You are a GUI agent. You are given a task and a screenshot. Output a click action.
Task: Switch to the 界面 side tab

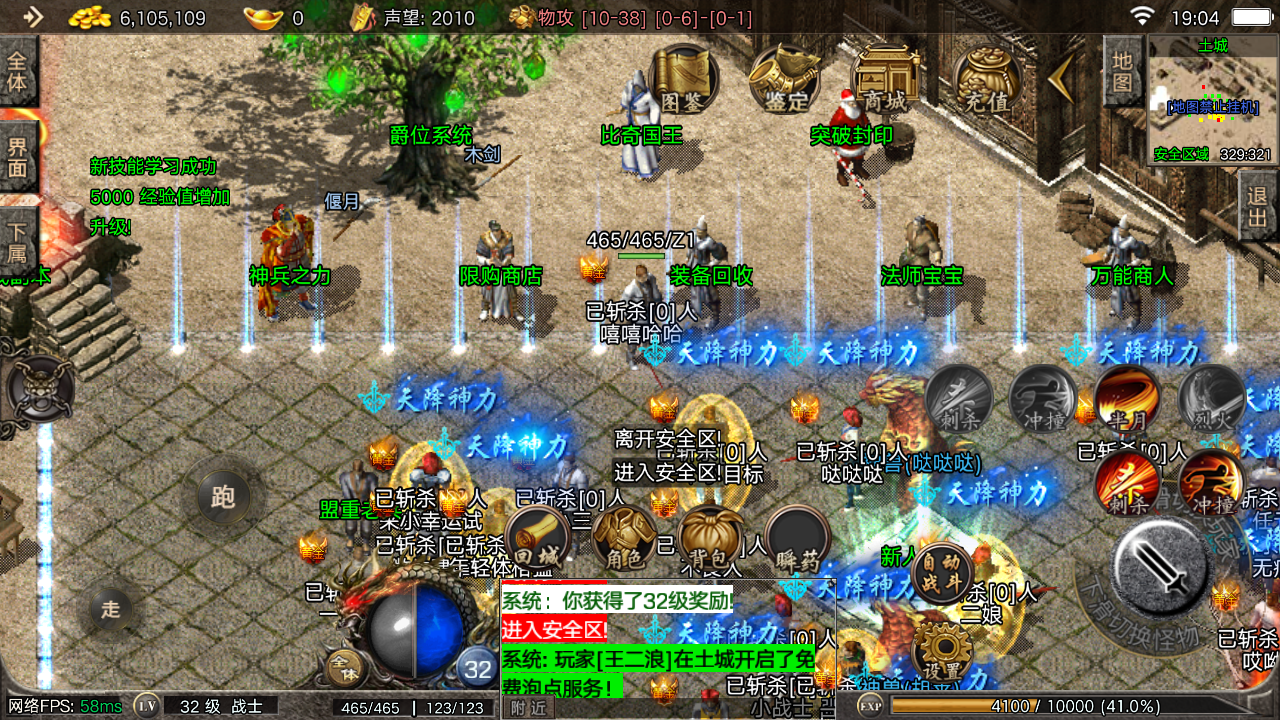tap(18, 156)
